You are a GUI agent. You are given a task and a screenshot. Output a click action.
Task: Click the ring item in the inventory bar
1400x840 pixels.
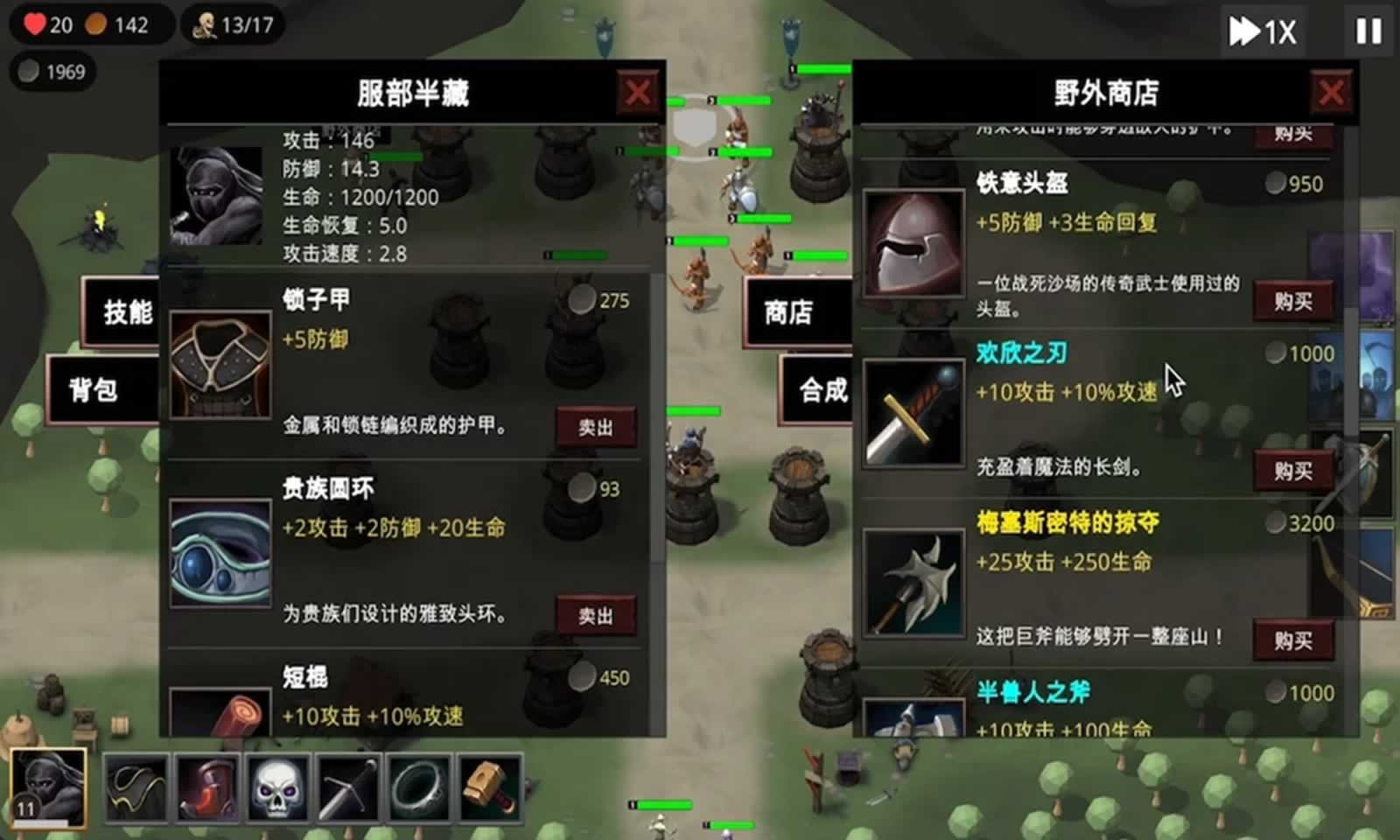pos(418,786)
